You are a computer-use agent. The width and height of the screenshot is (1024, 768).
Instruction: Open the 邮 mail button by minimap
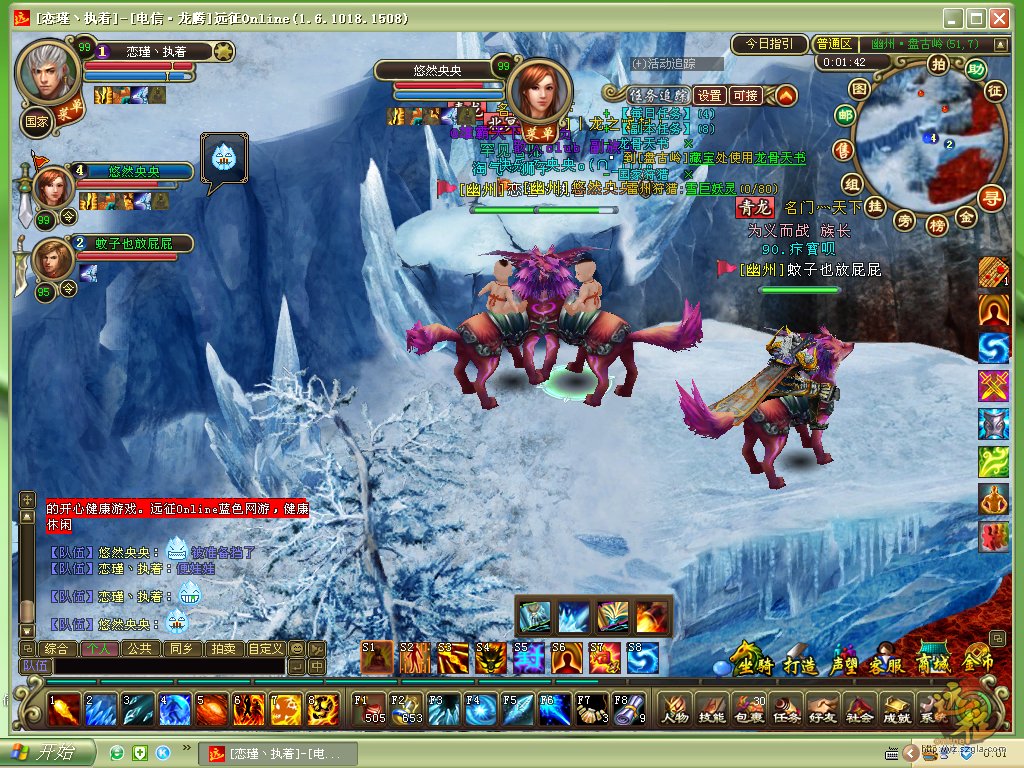[846, 116]
